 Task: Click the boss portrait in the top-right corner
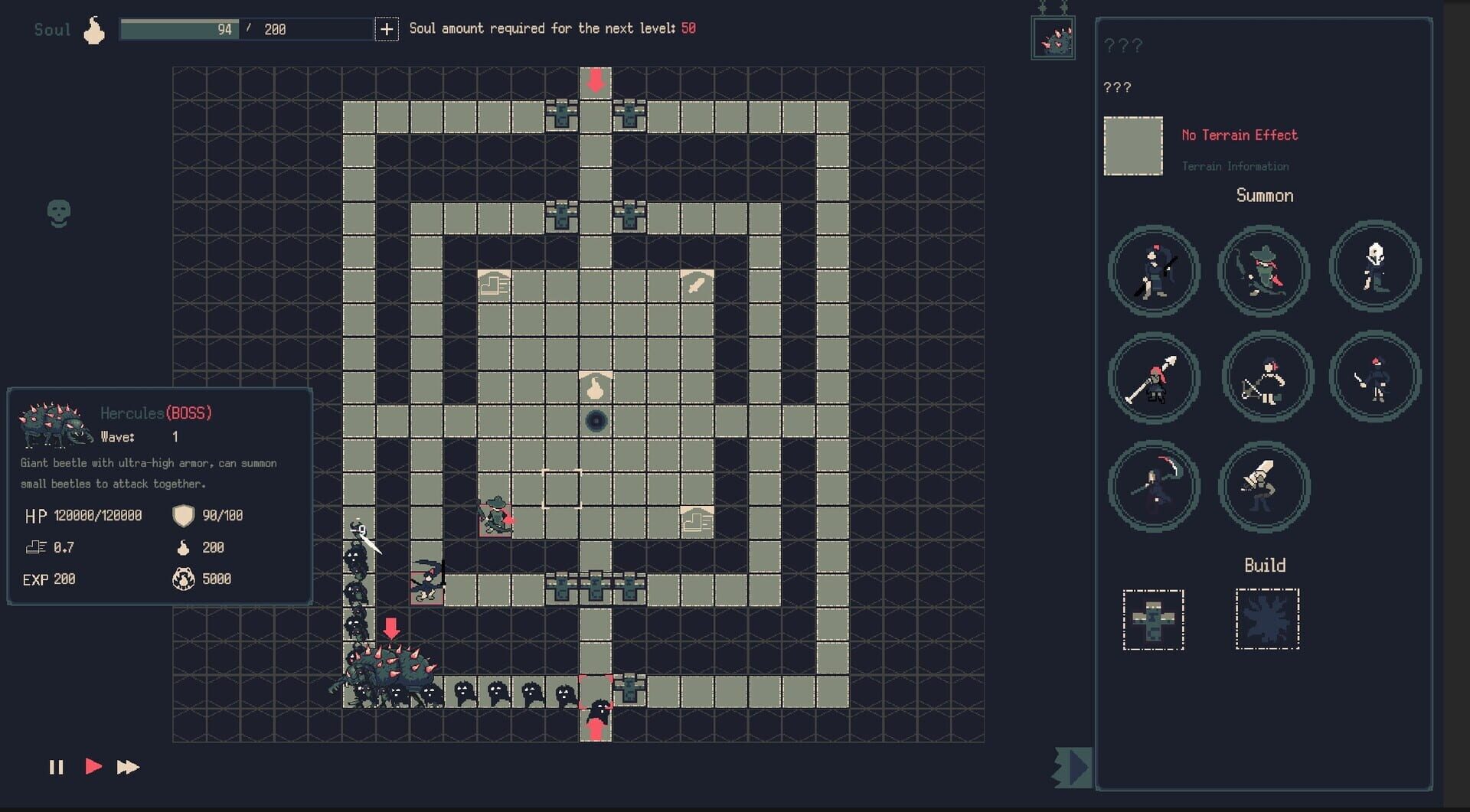tap(1053, 36)
